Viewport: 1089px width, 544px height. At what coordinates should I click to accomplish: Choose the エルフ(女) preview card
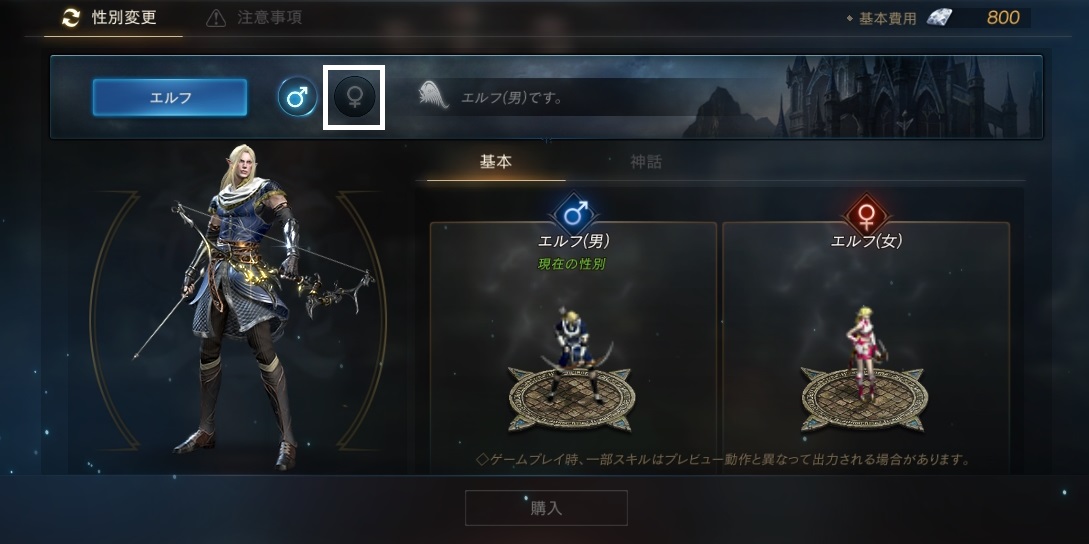point(866,340)
